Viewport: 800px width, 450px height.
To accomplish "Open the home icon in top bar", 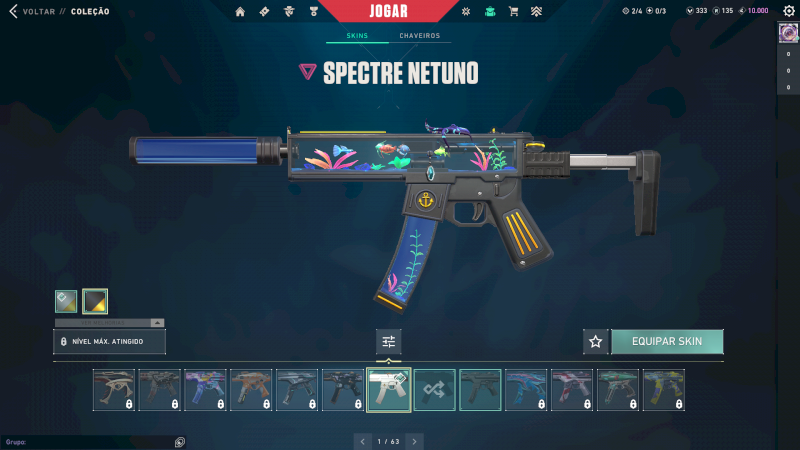I will coord(240,11).
